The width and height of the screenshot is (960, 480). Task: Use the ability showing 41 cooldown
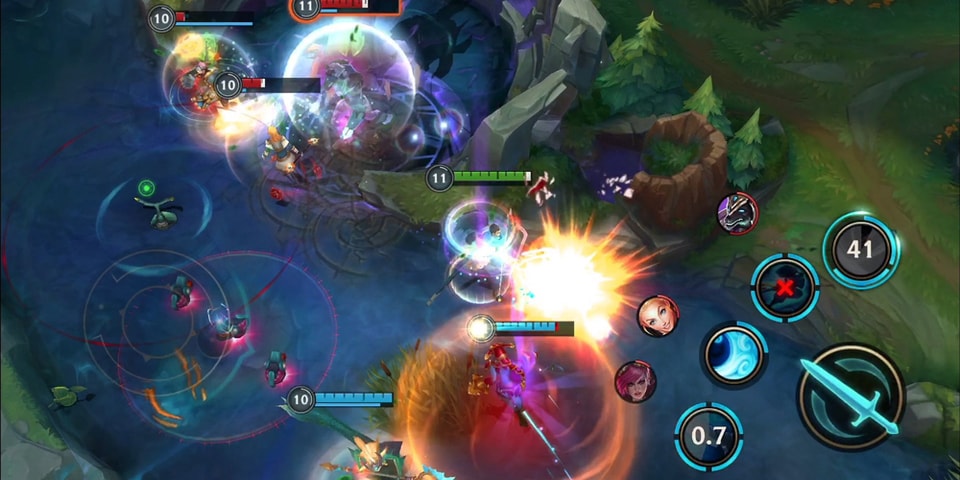860,250
